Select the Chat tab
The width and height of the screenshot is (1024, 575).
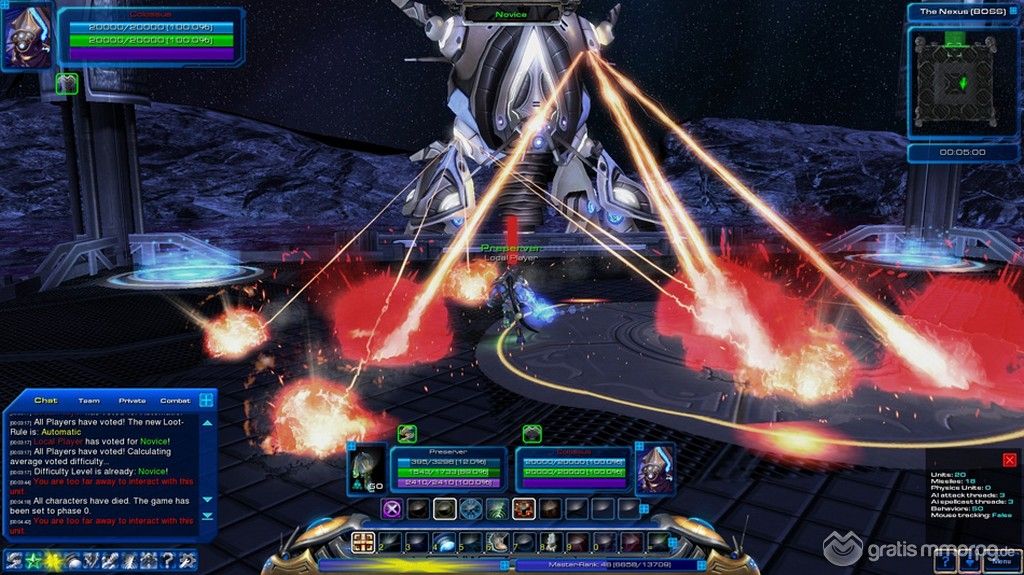(46, 400)
